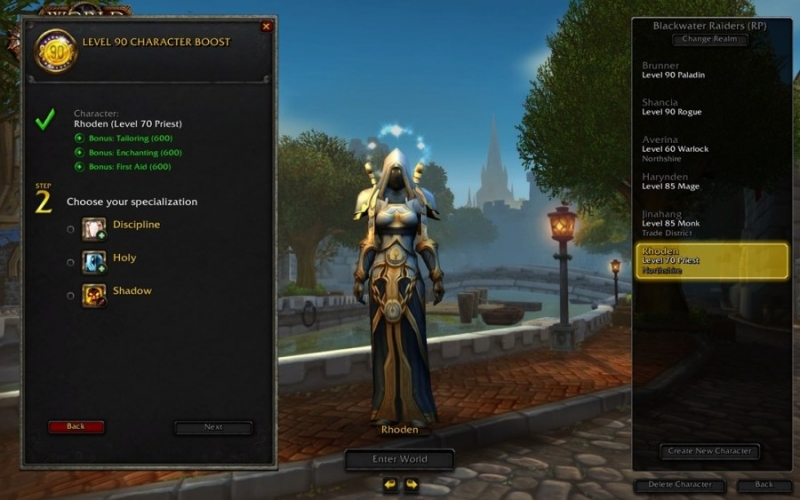The image size is (800, 500).
Task: Select Brunner the Level 90 Paladin
Action: click(700, 71)
